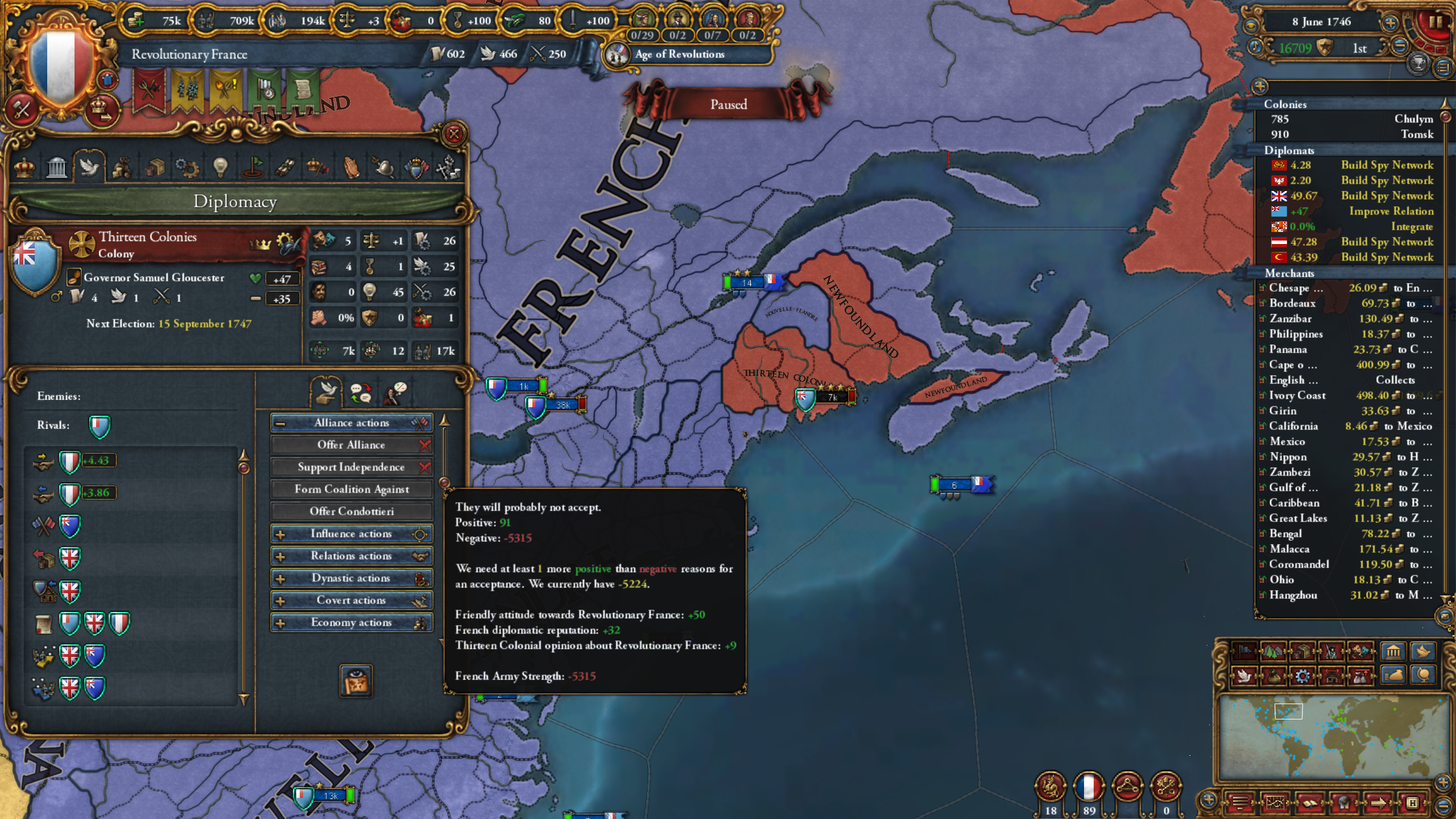
Task: Collapse the Alliance actions section
Action: pyautogui.click(x=351, y=423)
